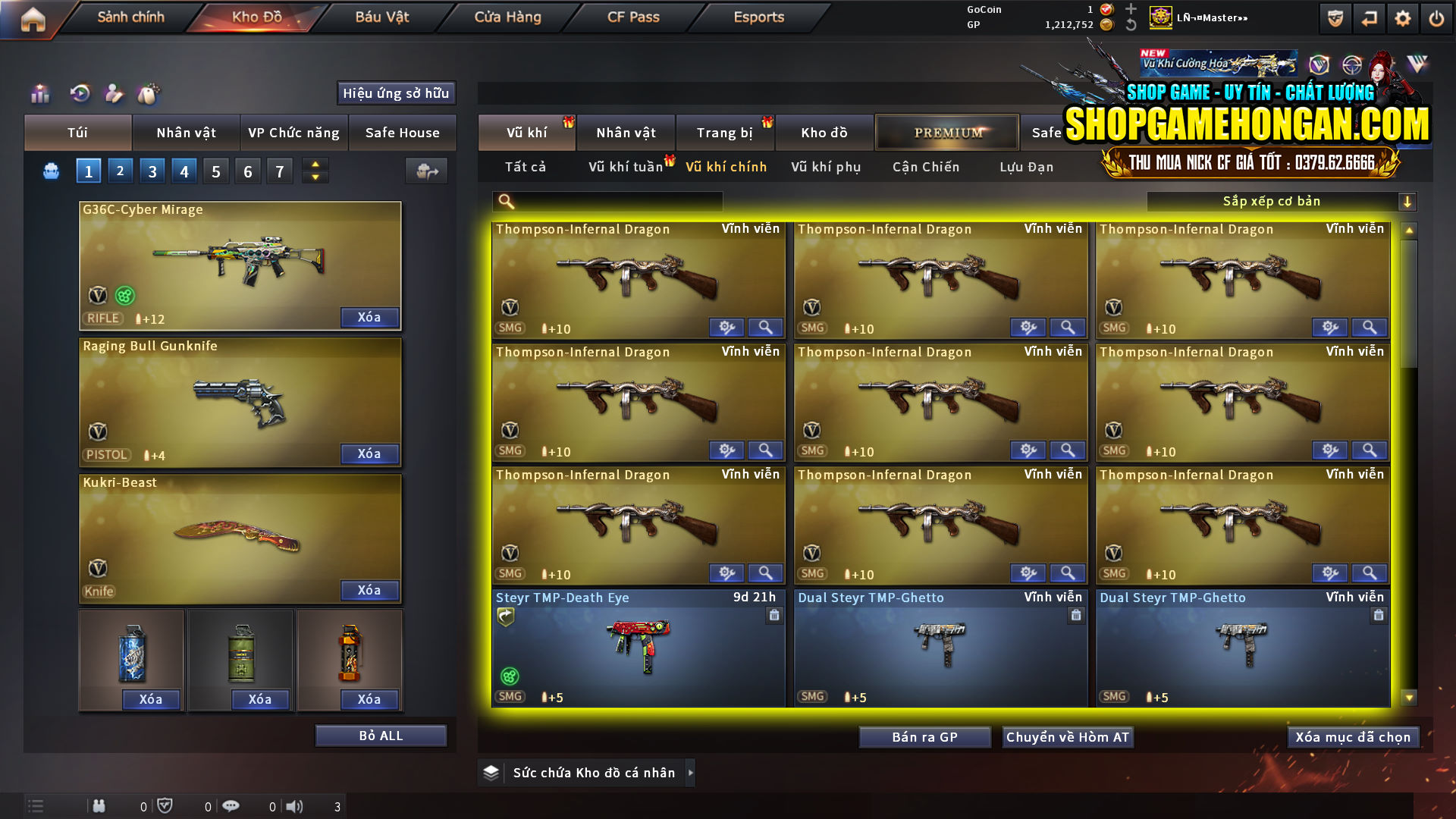Viewport: 1456px width, 819px height.
Task: Toggle selection of bag slot 7
Action: click(x=280, y=171)
